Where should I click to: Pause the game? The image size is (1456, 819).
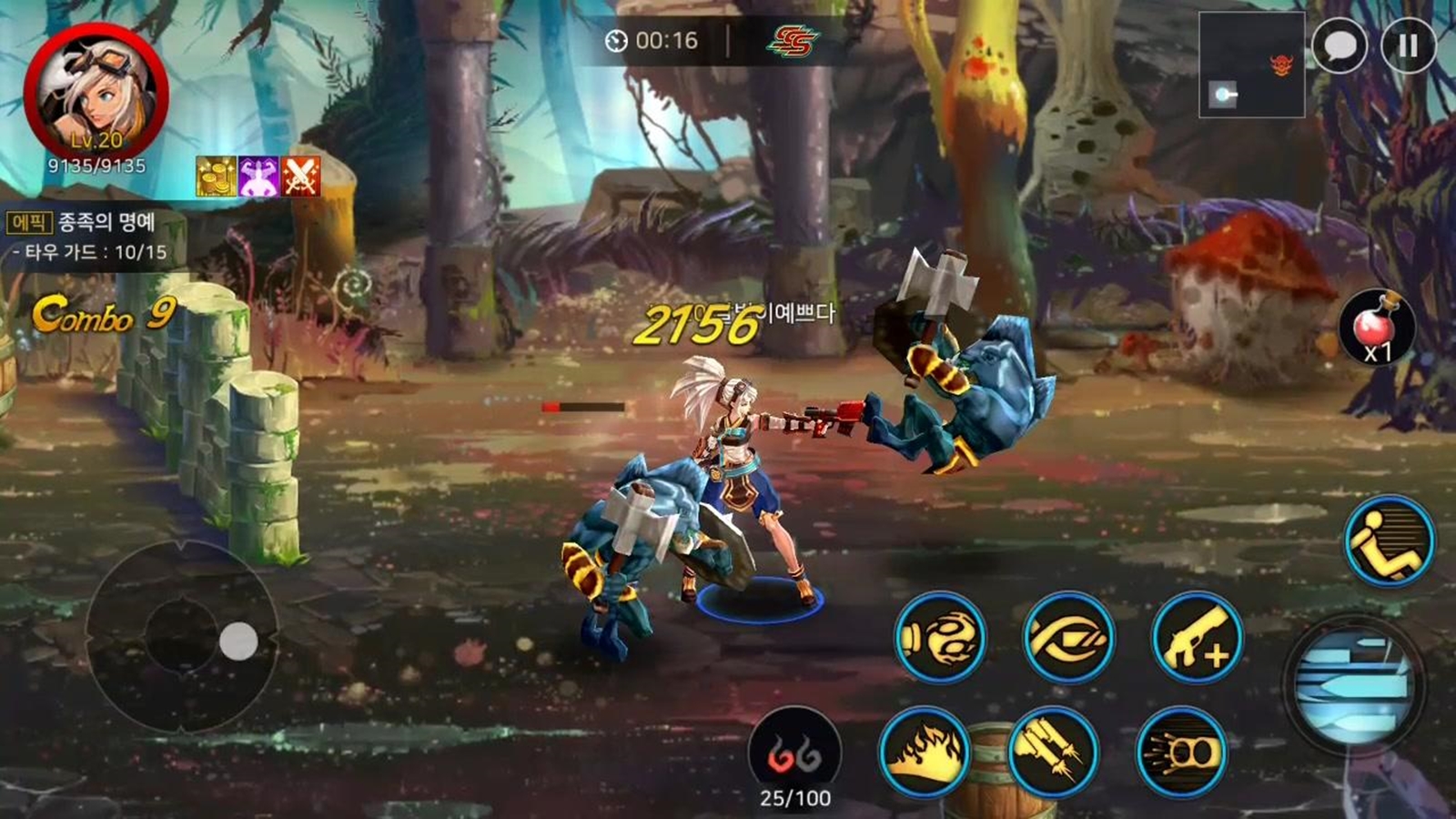pos(1408,45)
